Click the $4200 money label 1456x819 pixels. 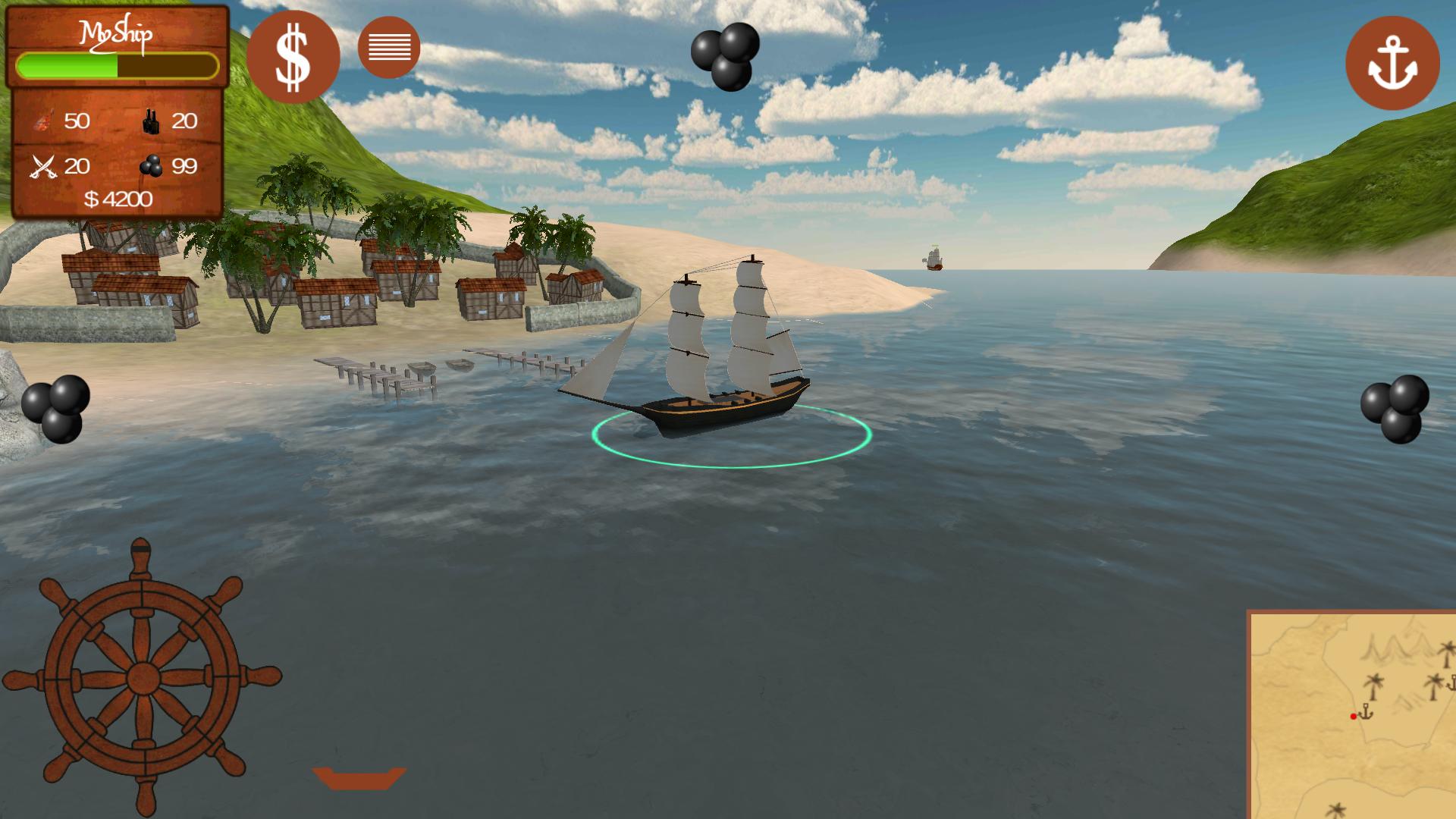click(x=118, y=199)
